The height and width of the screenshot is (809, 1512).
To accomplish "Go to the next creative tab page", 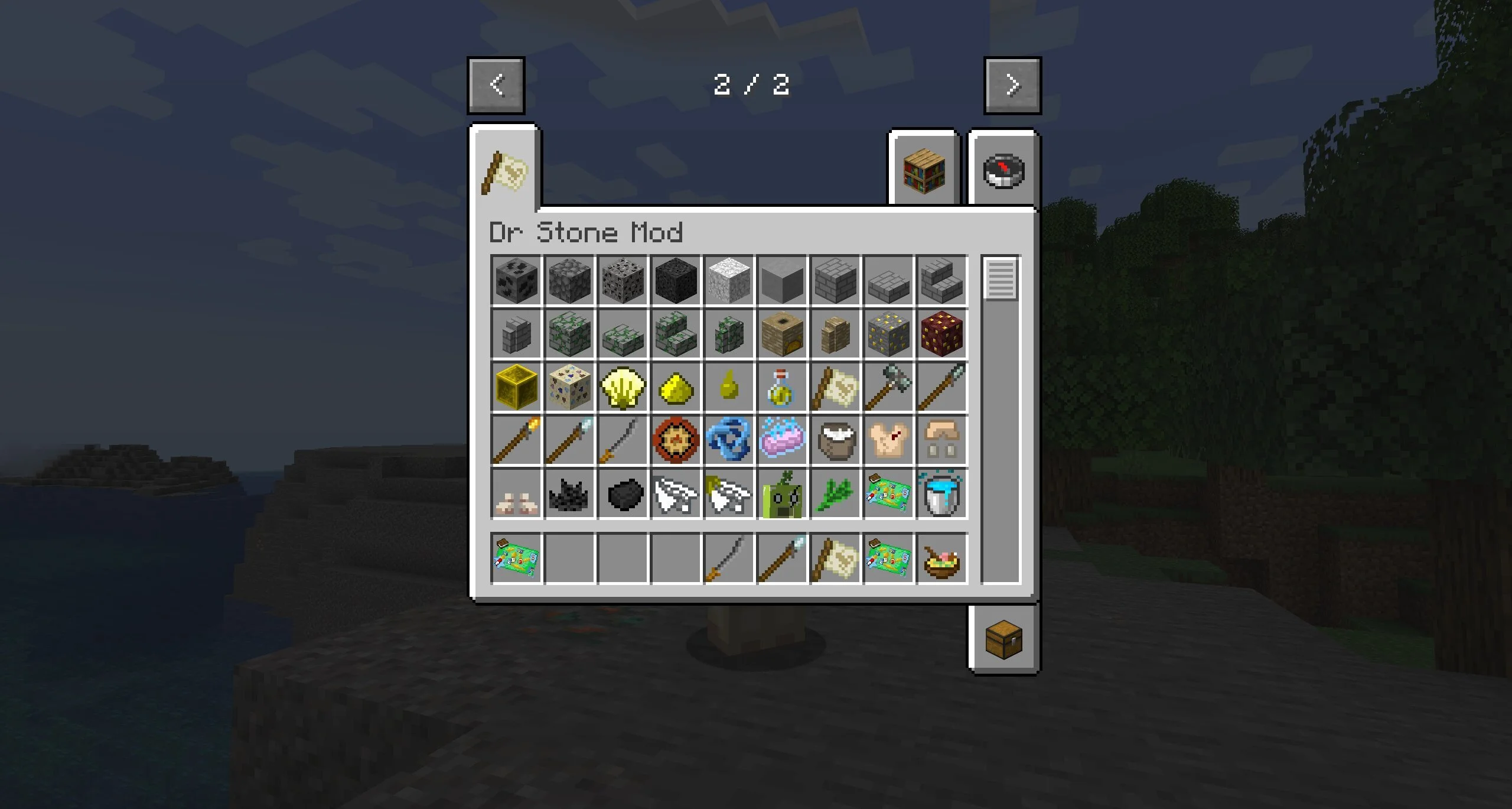I will coord(1012,85).
